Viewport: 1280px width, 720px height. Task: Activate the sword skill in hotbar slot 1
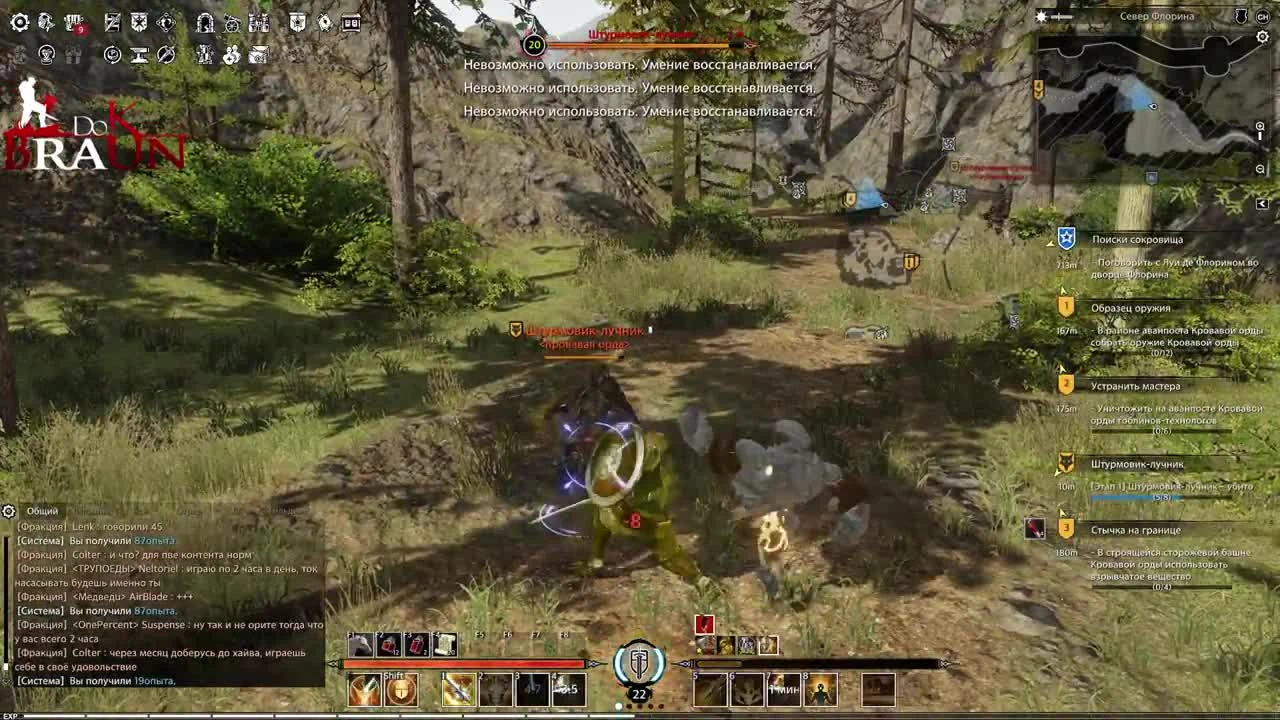click(x=458, y=688)
